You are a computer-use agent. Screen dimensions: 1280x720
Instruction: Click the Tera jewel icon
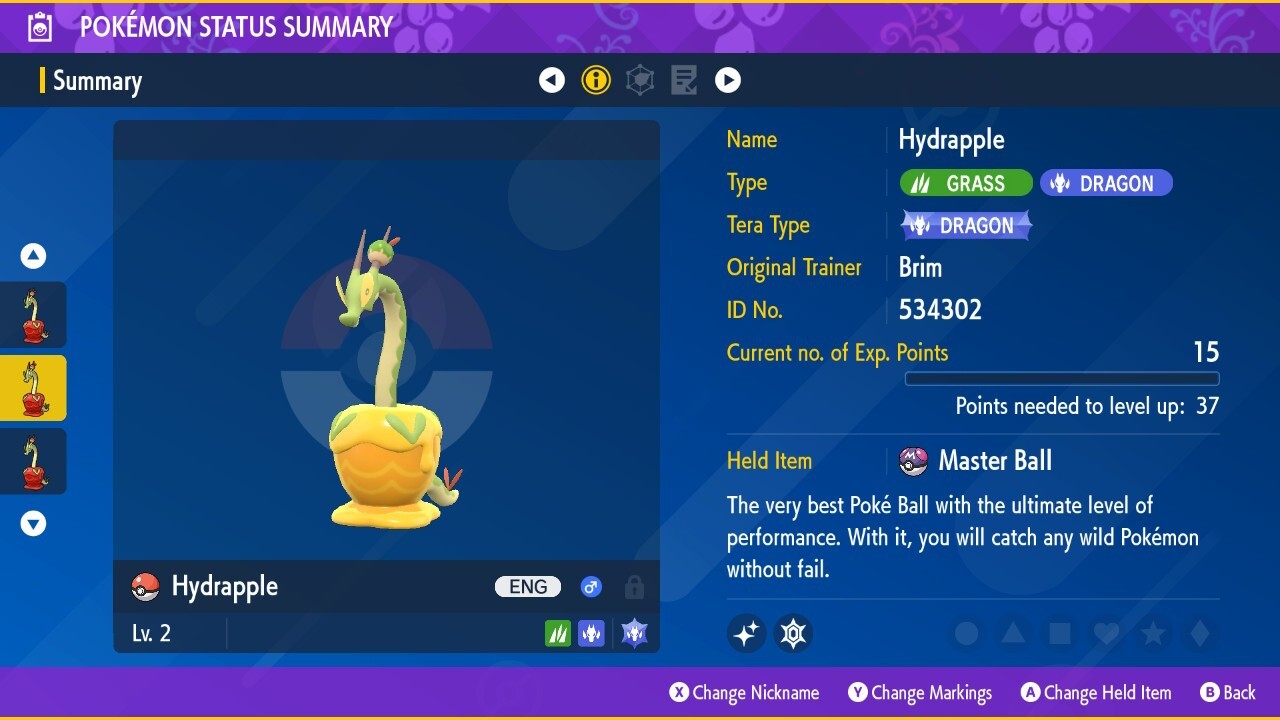tap(793, 632)
